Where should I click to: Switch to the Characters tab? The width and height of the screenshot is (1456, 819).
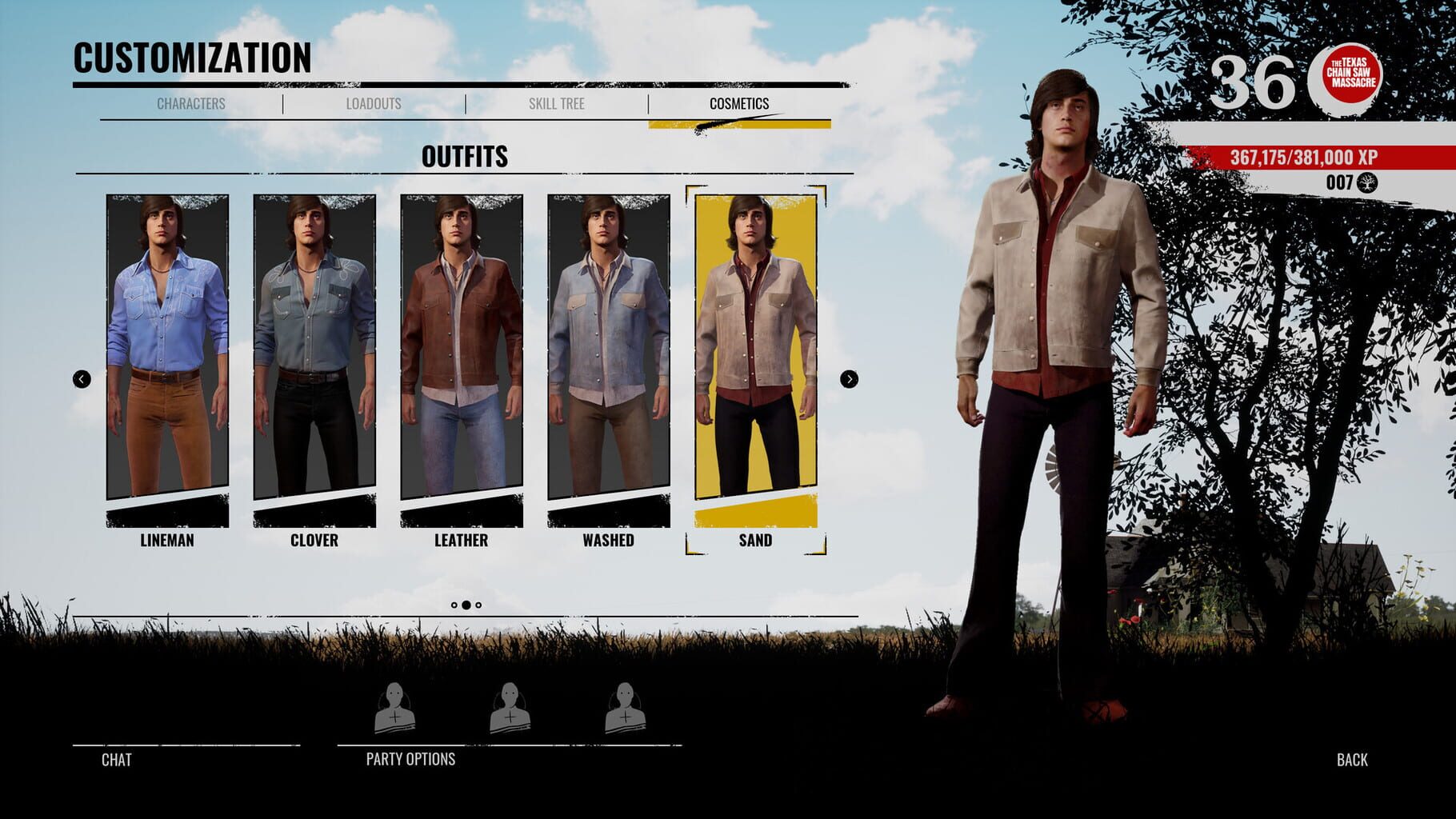pos(190,103)
